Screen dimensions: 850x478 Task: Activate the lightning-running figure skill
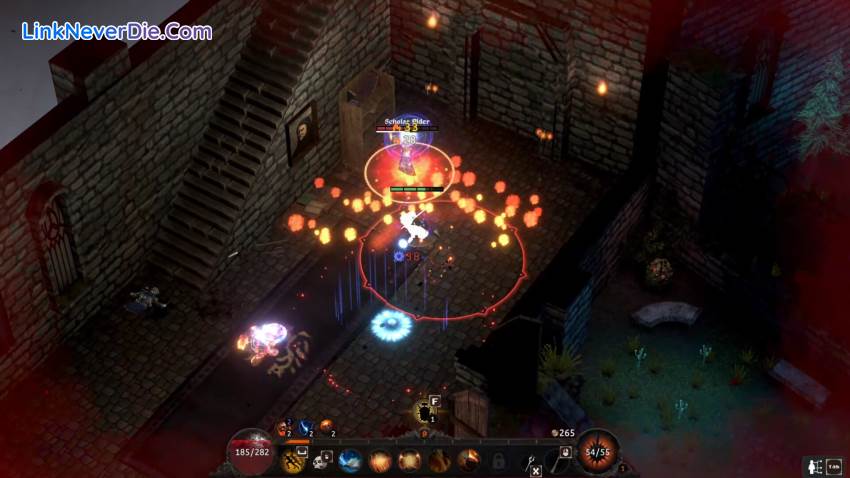click(x=294, y=460)
